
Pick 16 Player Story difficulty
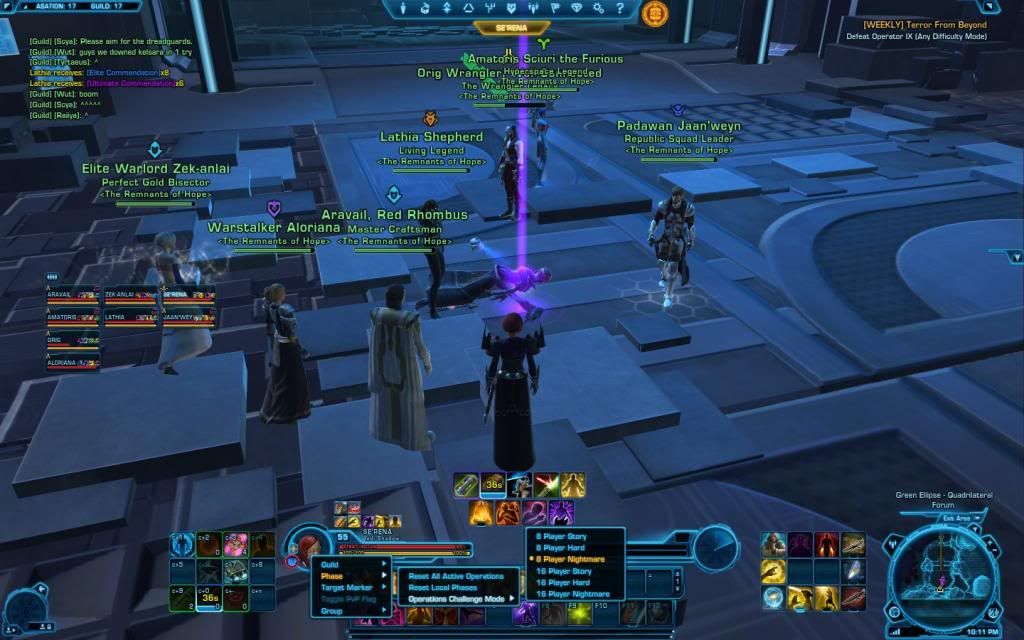click(563, 571)
